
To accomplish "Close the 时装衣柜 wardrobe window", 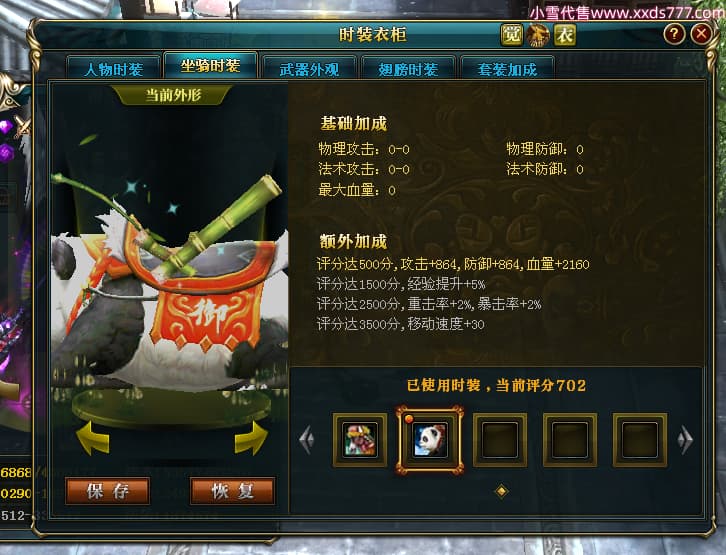I will pyautogui.click(x=702, y=35).
